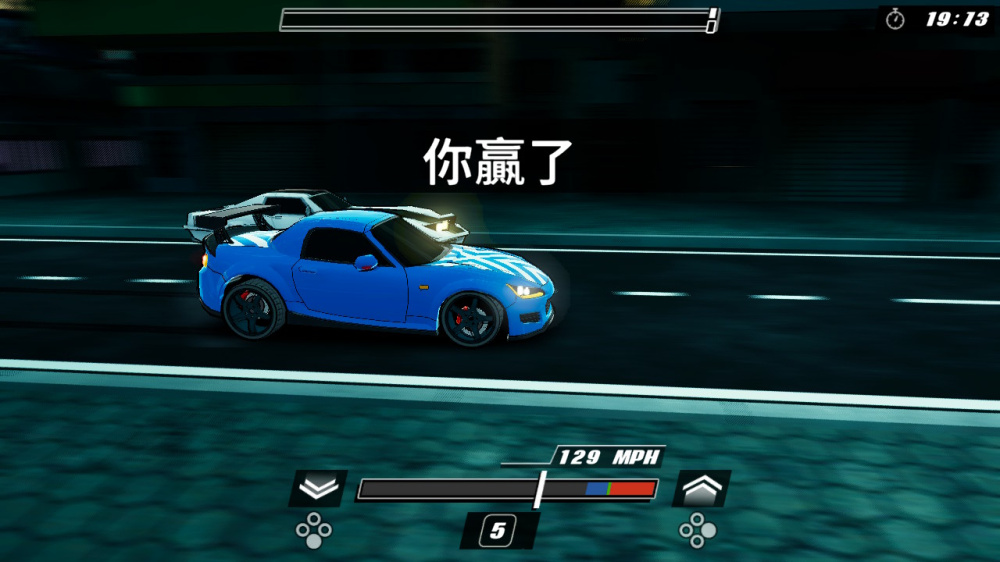Hit the upshift double-chevron button

click(x=700, y=488)
